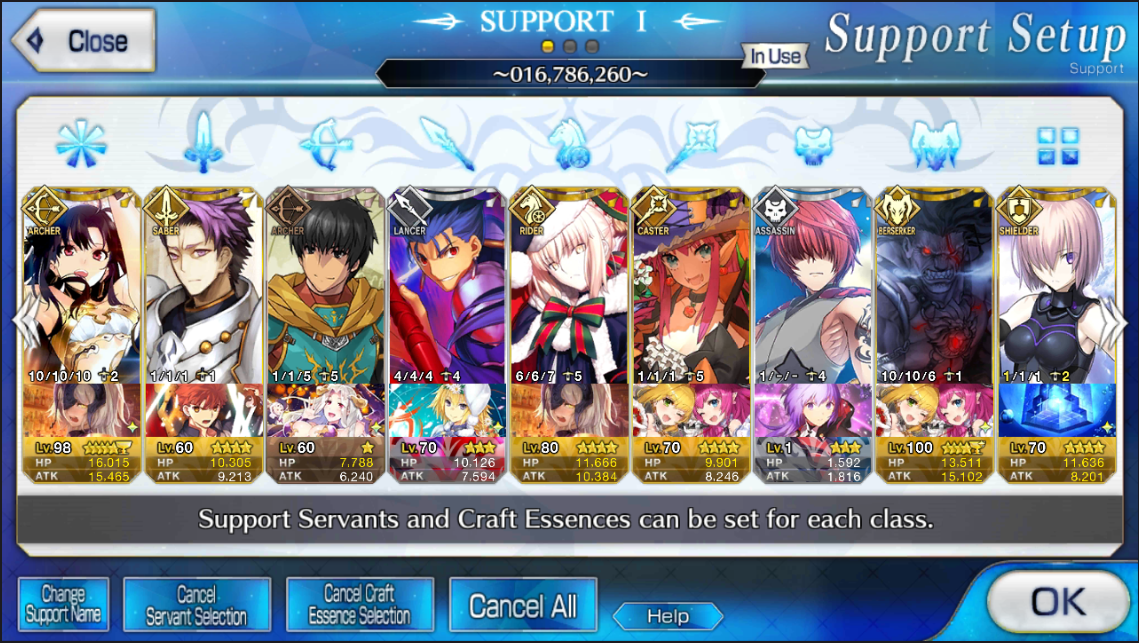The image size is (1139, 643).
Task: Confirm the setup with OK
Action: [x=1059, y=601]
